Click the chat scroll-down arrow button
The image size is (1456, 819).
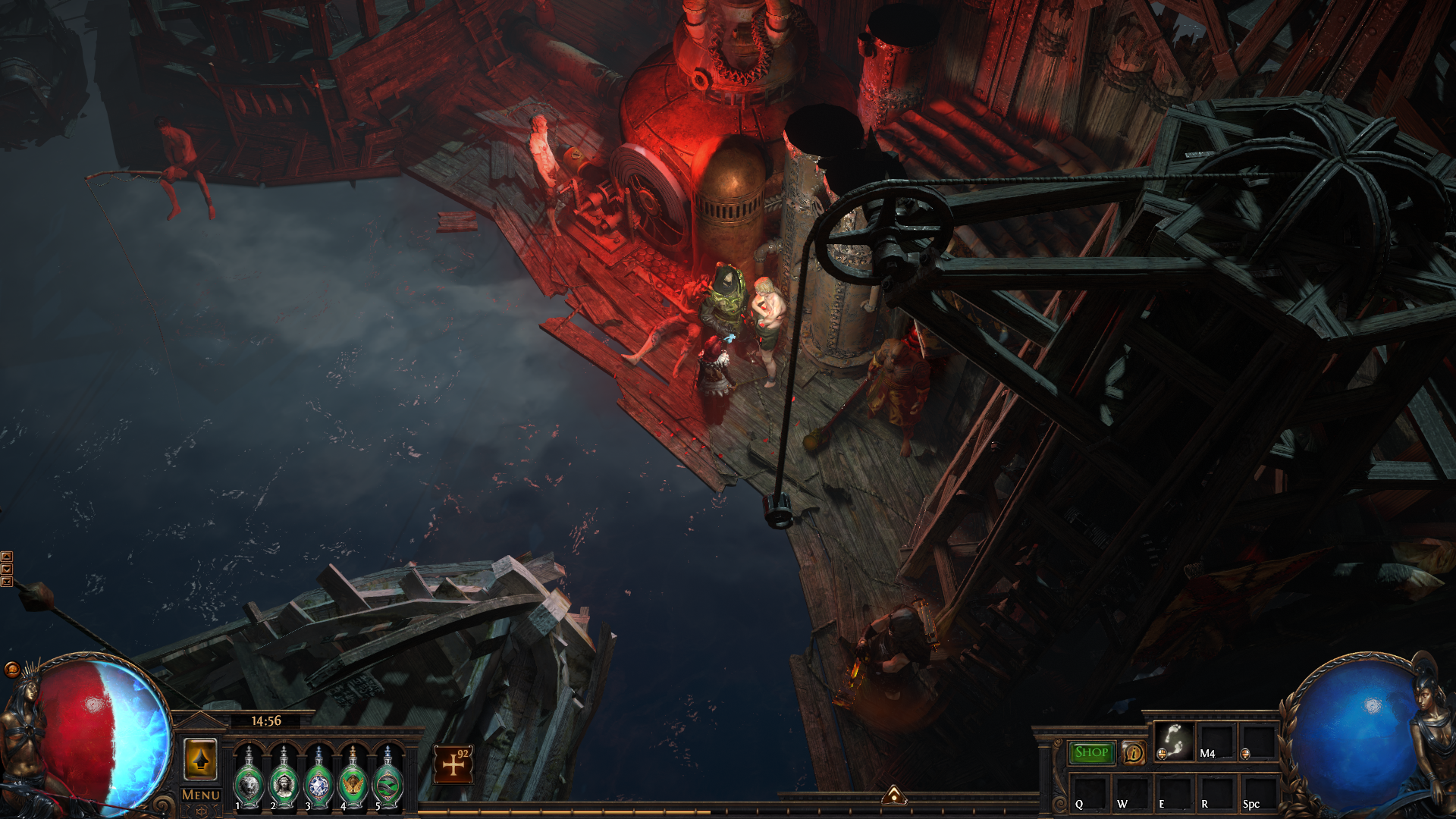point(7,569)
